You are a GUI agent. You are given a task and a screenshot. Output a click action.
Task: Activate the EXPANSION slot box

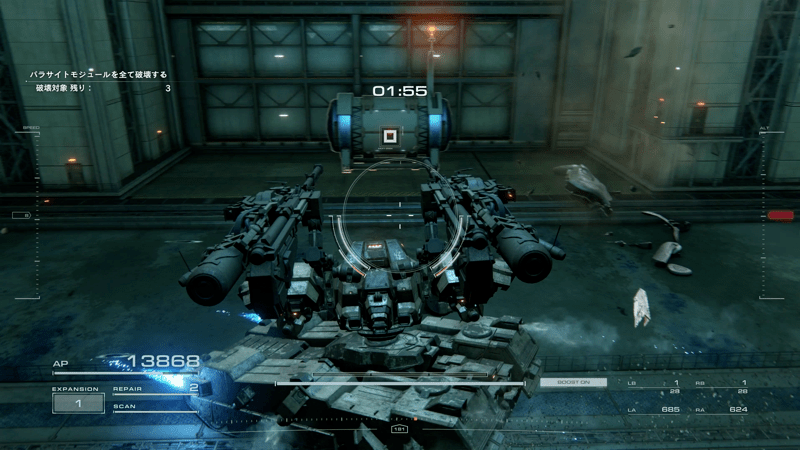[77, 403]
